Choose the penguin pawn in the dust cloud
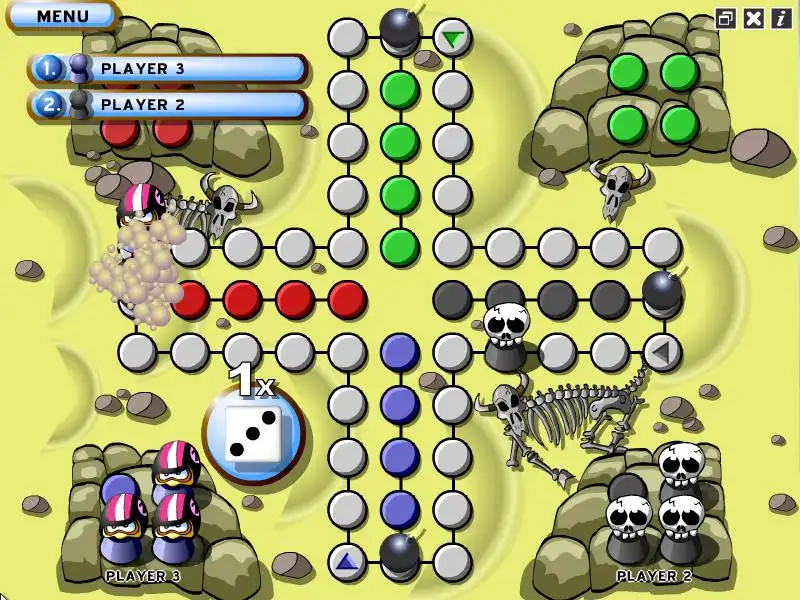Viewport: 800px width, 600px height. (x=141, y=212)
